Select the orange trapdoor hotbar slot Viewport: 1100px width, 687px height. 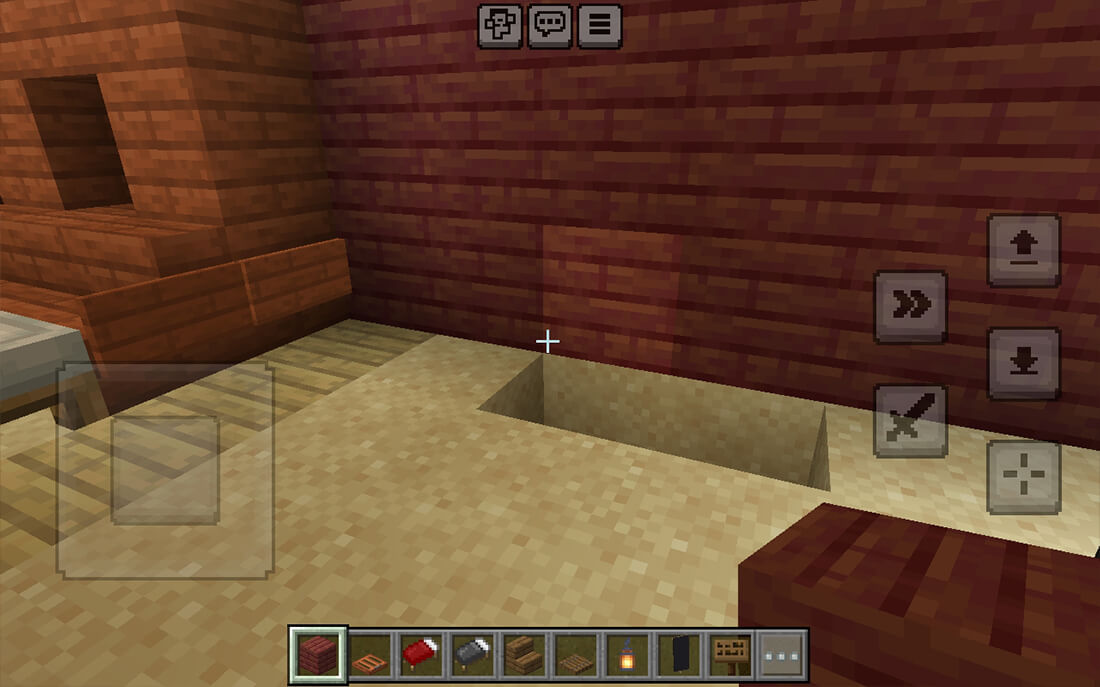(x=371, y=656)
